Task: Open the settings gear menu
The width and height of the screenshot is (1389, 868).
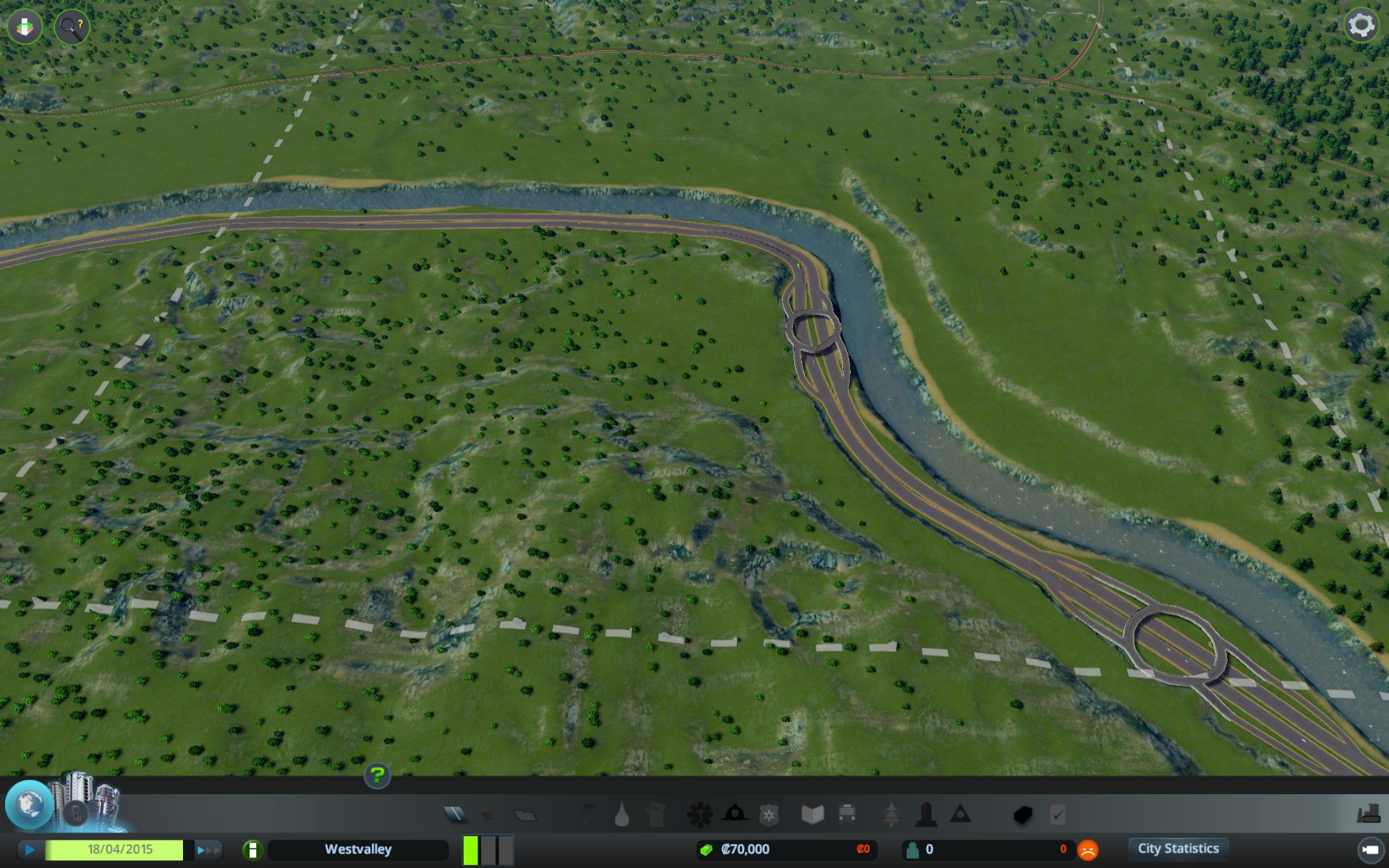Action: (1361, 25)
